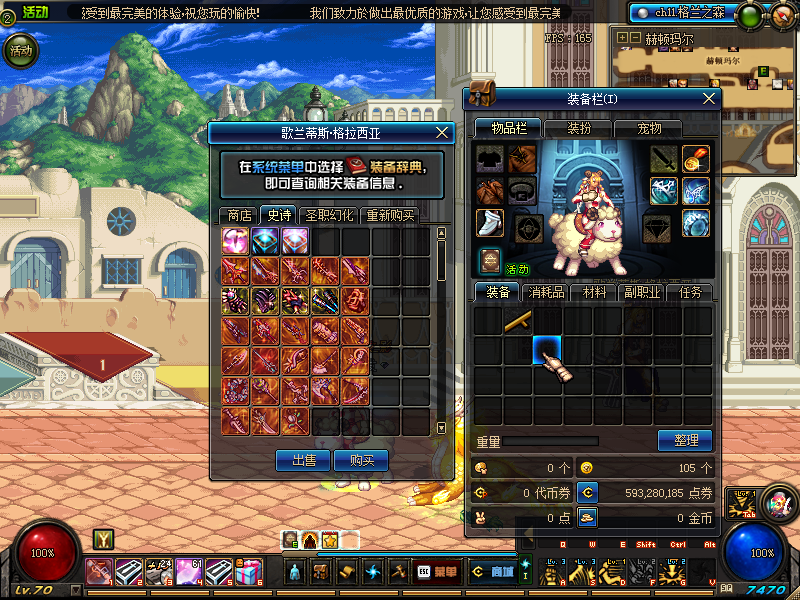Open the 宠物 pet tab
This screenshot has width=800, height=600.
(x=650, y=128)
